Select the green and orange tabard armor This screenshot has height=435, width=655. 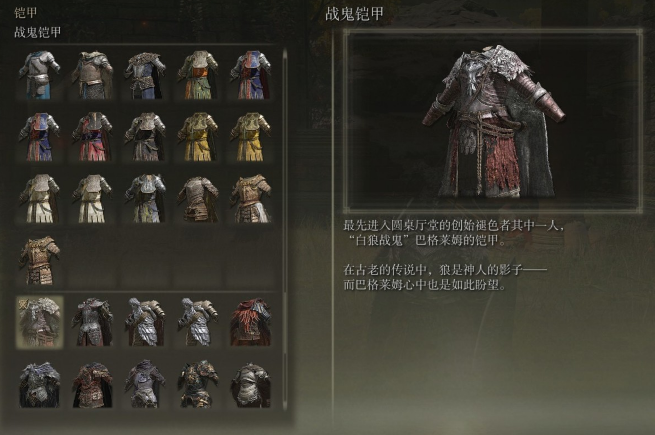197,74
